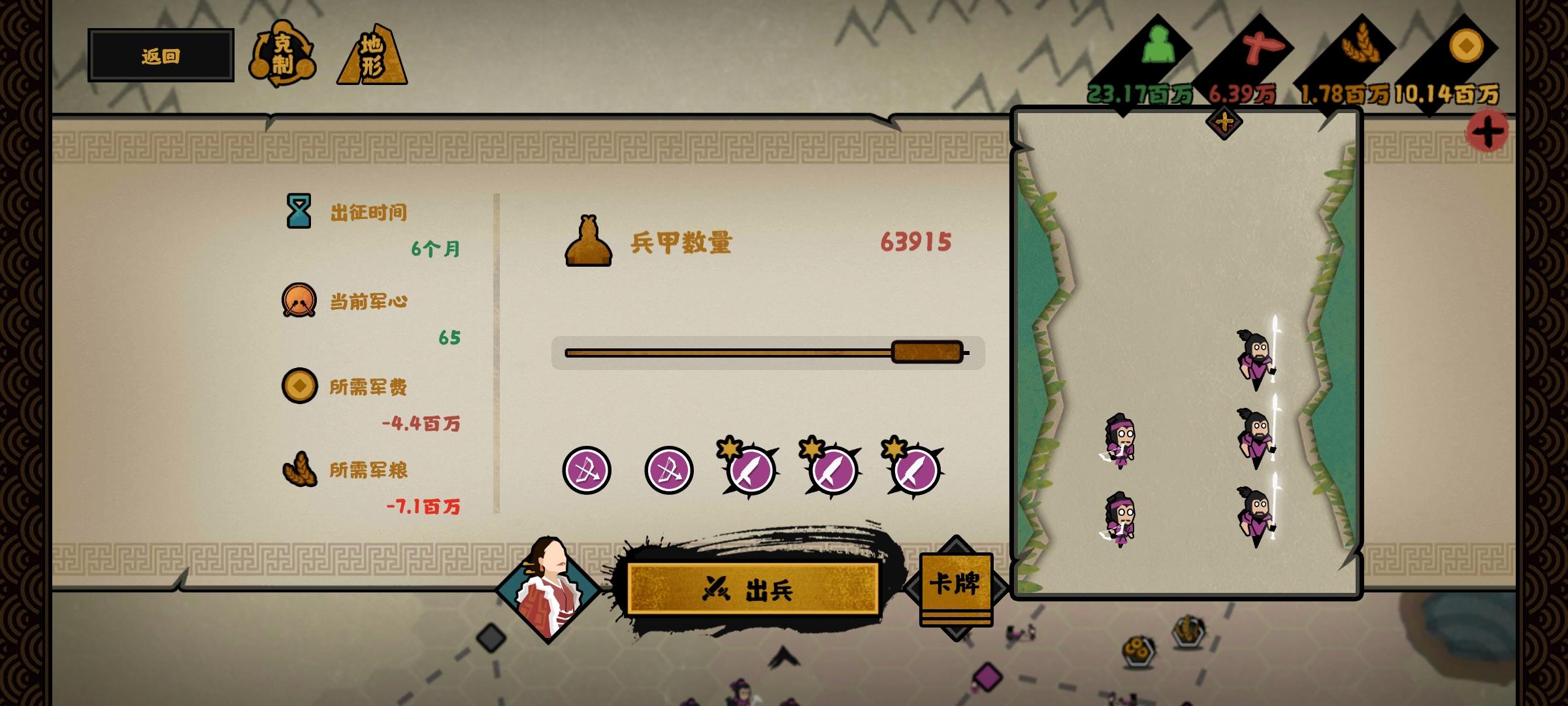The height and width of the screenshot is (706, 1568).
Task: Select the starred sword unit token
Action: click(x=750, y=472)
